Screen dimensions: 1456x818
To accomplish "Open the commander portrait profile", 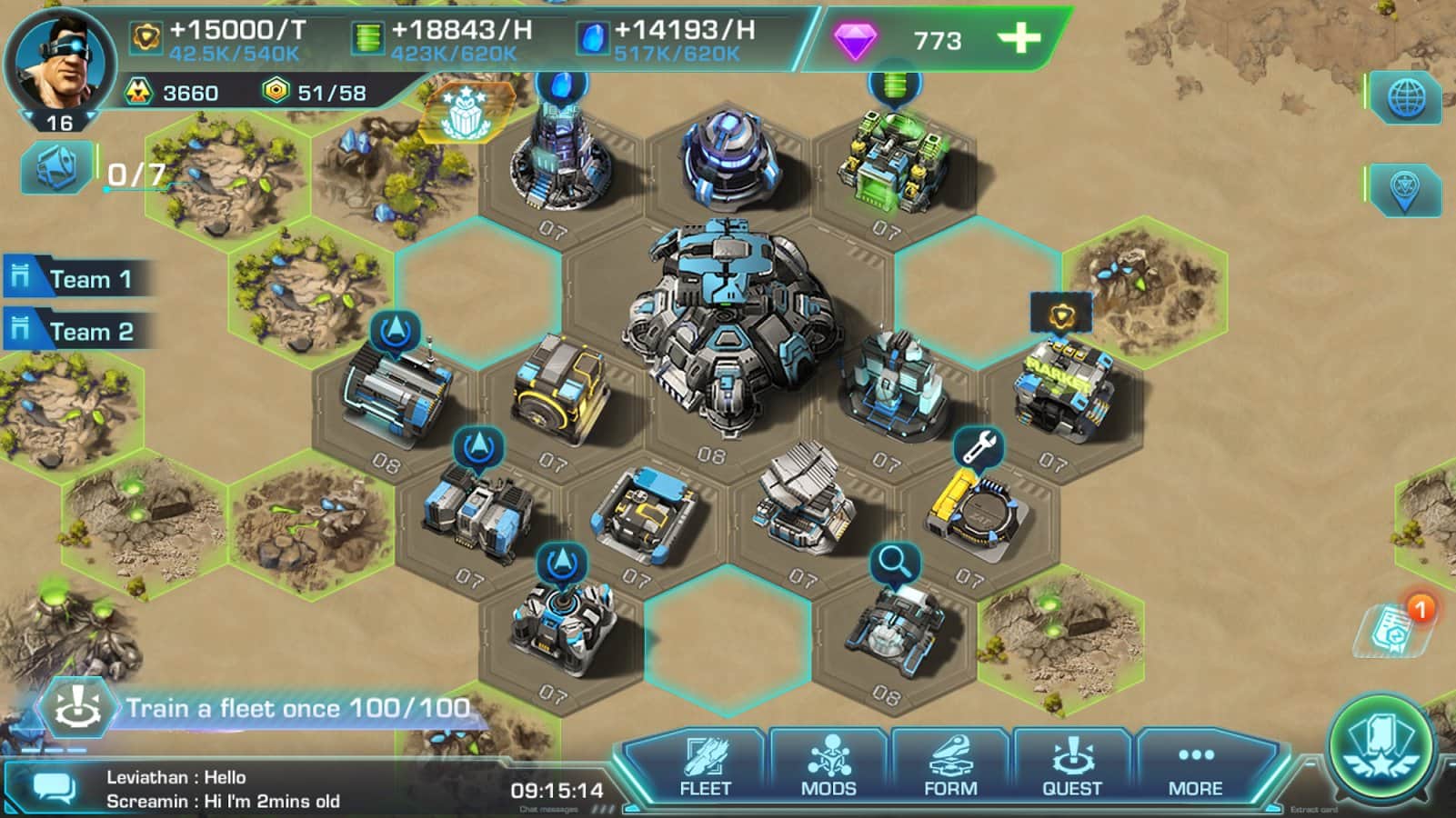I will [x=60, y=64].
